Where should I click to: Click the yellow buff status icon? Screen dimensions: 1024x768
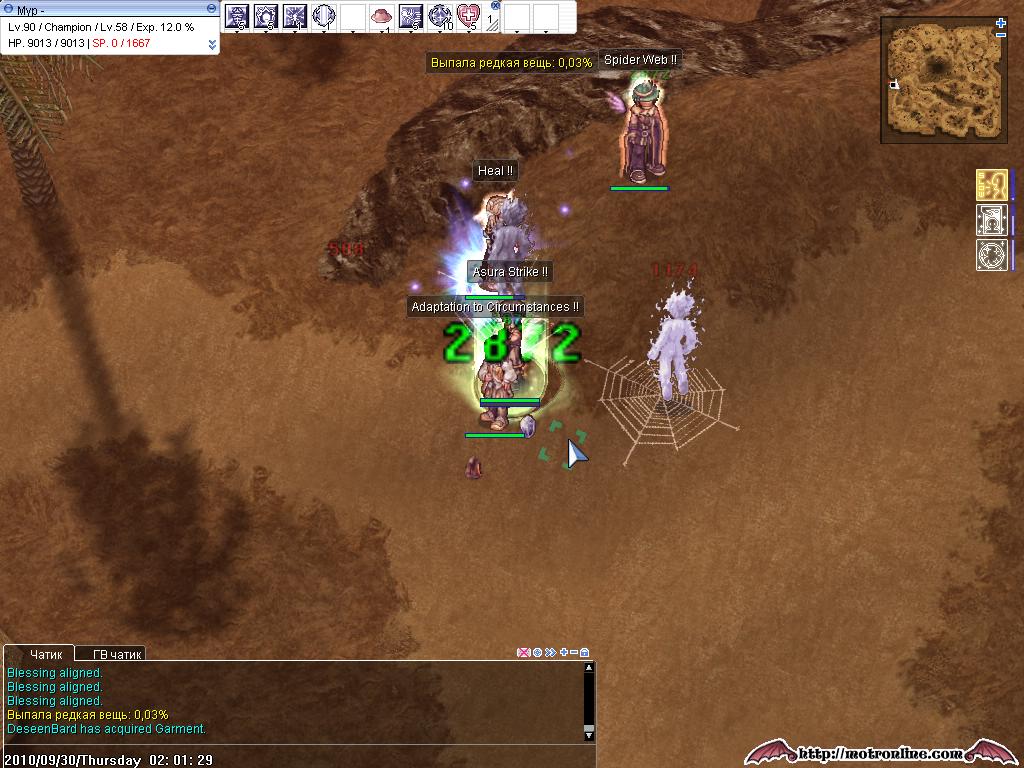[990, 185]
